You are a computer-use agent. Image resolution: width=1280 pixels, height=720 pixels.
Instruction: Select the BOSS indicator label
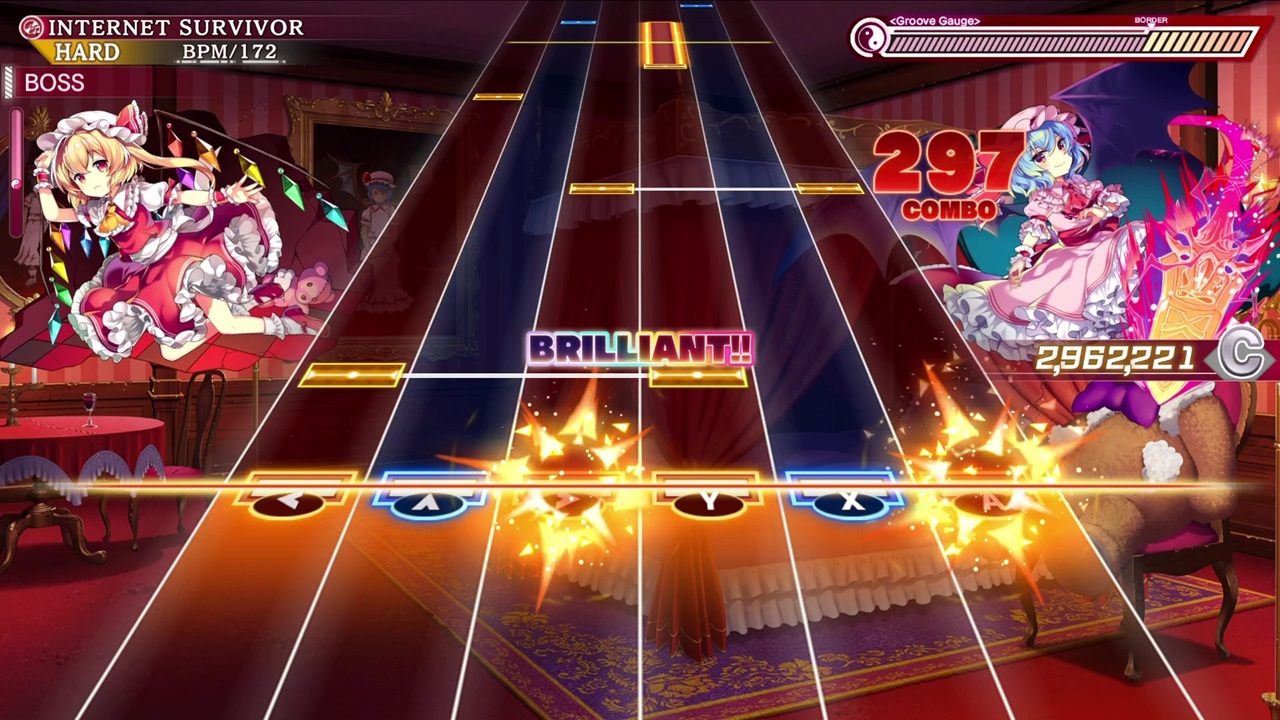click(x=55, y=83)
